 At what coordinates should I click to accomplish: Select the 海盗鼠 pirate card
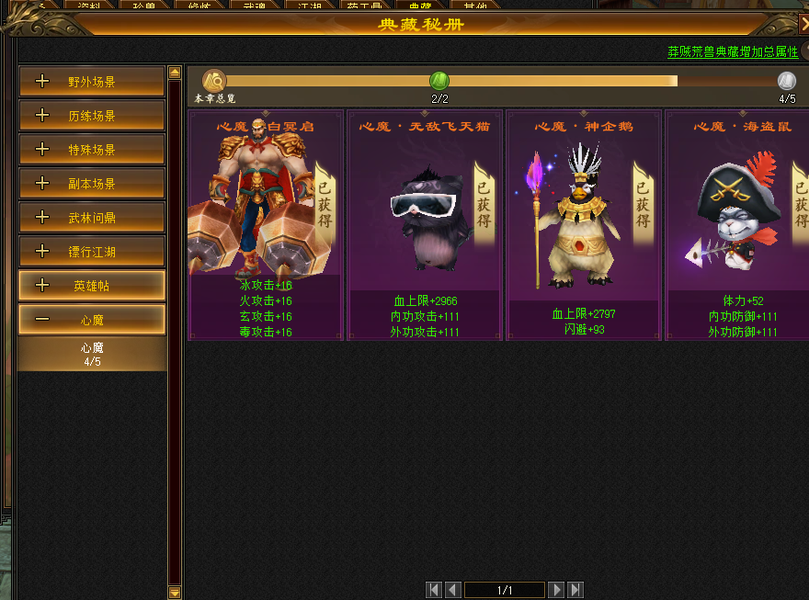(x=738, y=225)
